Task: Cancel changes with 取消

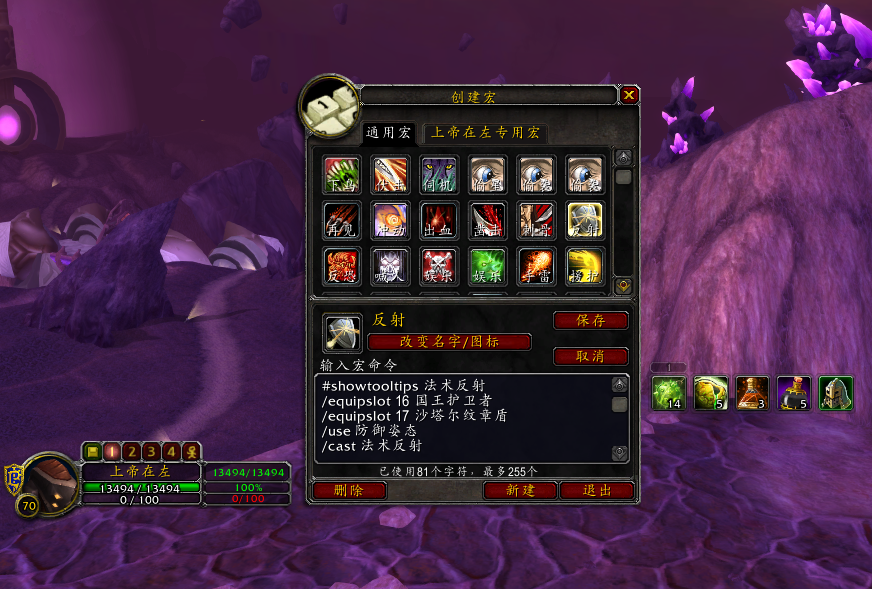Action: click(x=590, y=357)
